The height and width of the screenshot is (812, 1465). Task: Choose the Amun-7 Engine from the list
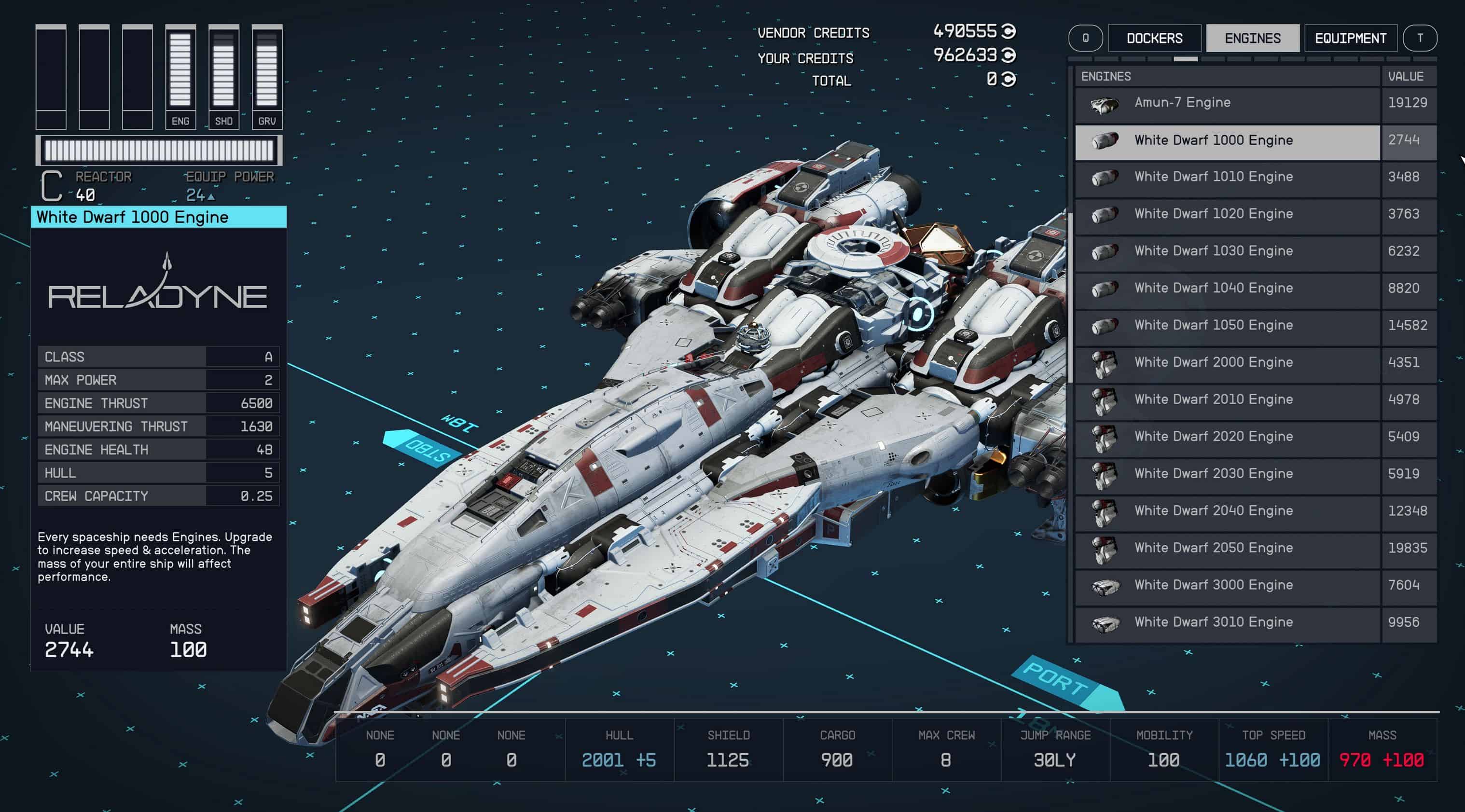[1227, 103]
